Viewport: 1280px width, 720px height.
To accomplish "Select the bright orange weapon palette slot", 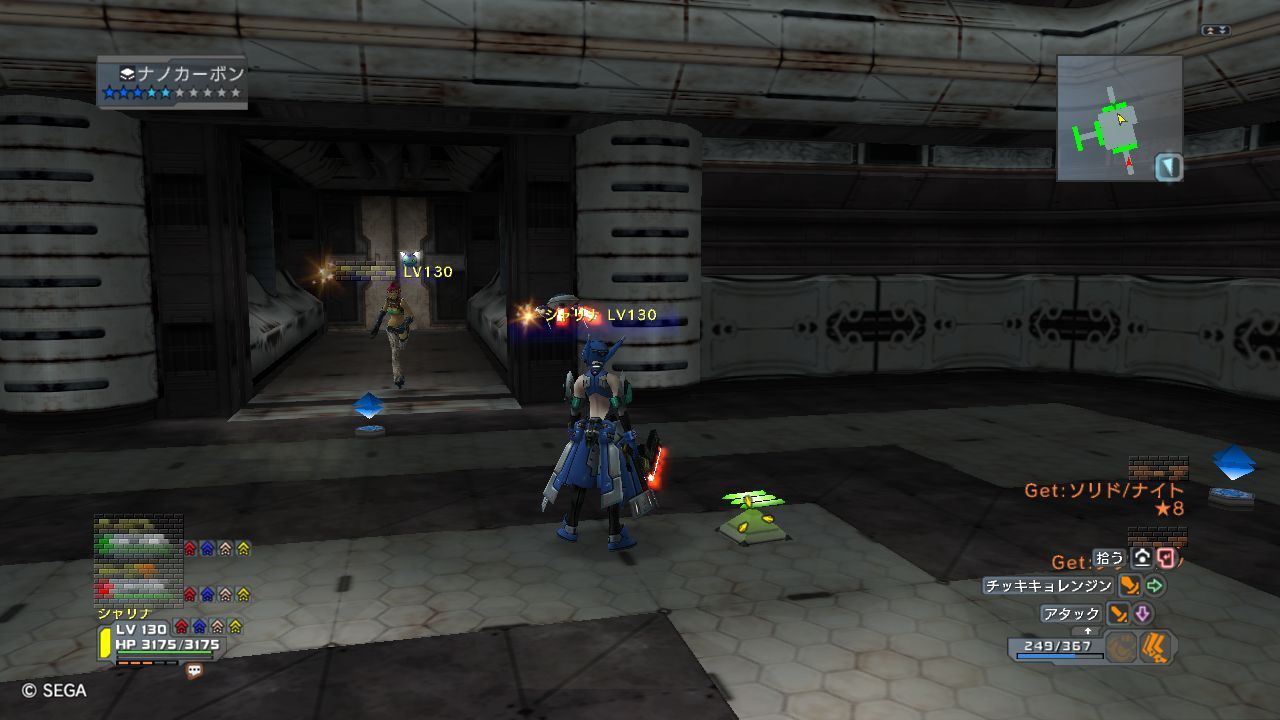I will click(1157, 648).
